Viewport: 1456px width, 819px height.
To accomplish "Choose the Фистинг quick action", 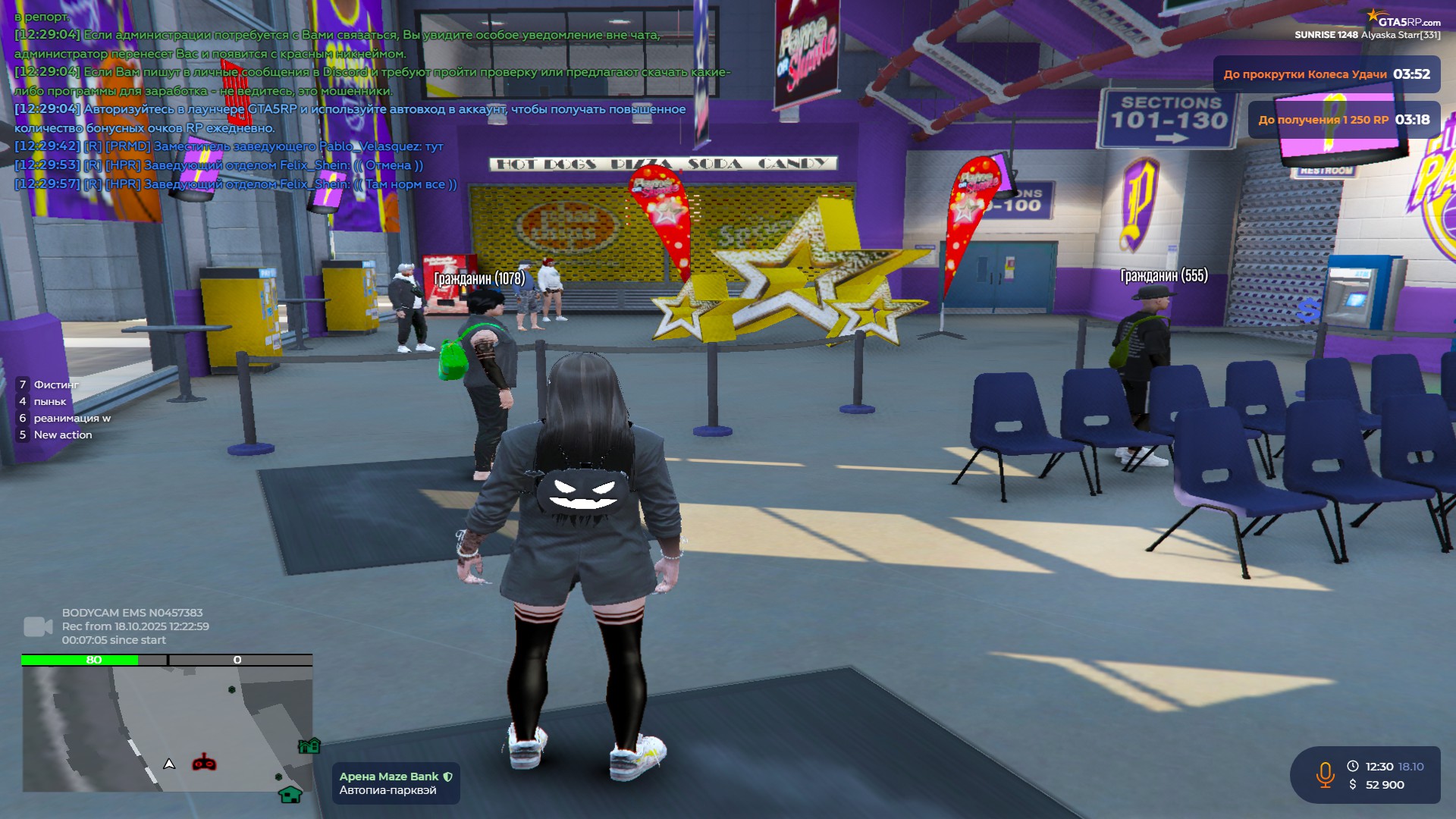I will click(x=55, y=384).
